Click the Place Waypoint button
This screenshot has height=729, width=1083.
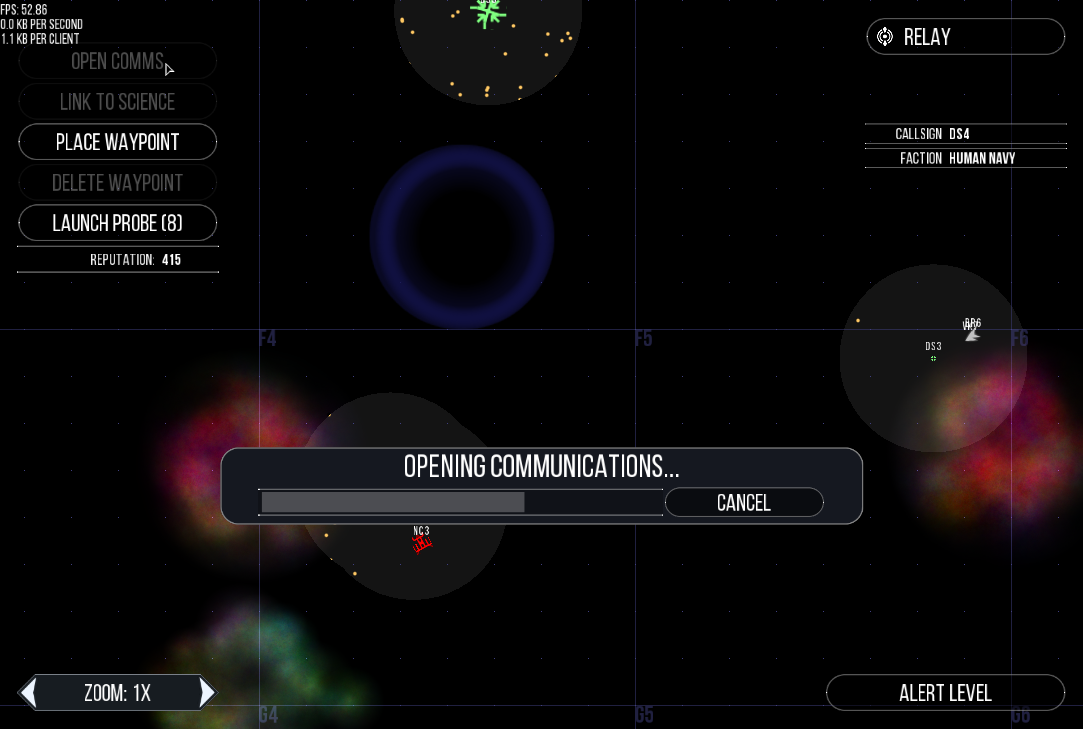point(118,142)
